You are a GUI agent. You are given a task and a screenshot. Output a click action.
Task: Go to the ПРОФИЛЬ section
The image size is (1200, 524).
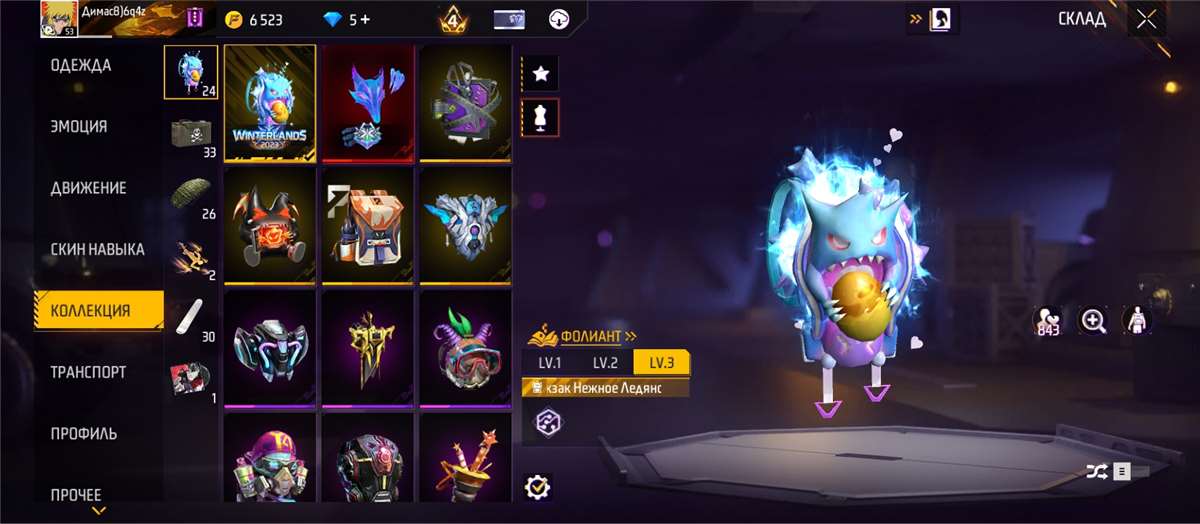tap(84, 433)
